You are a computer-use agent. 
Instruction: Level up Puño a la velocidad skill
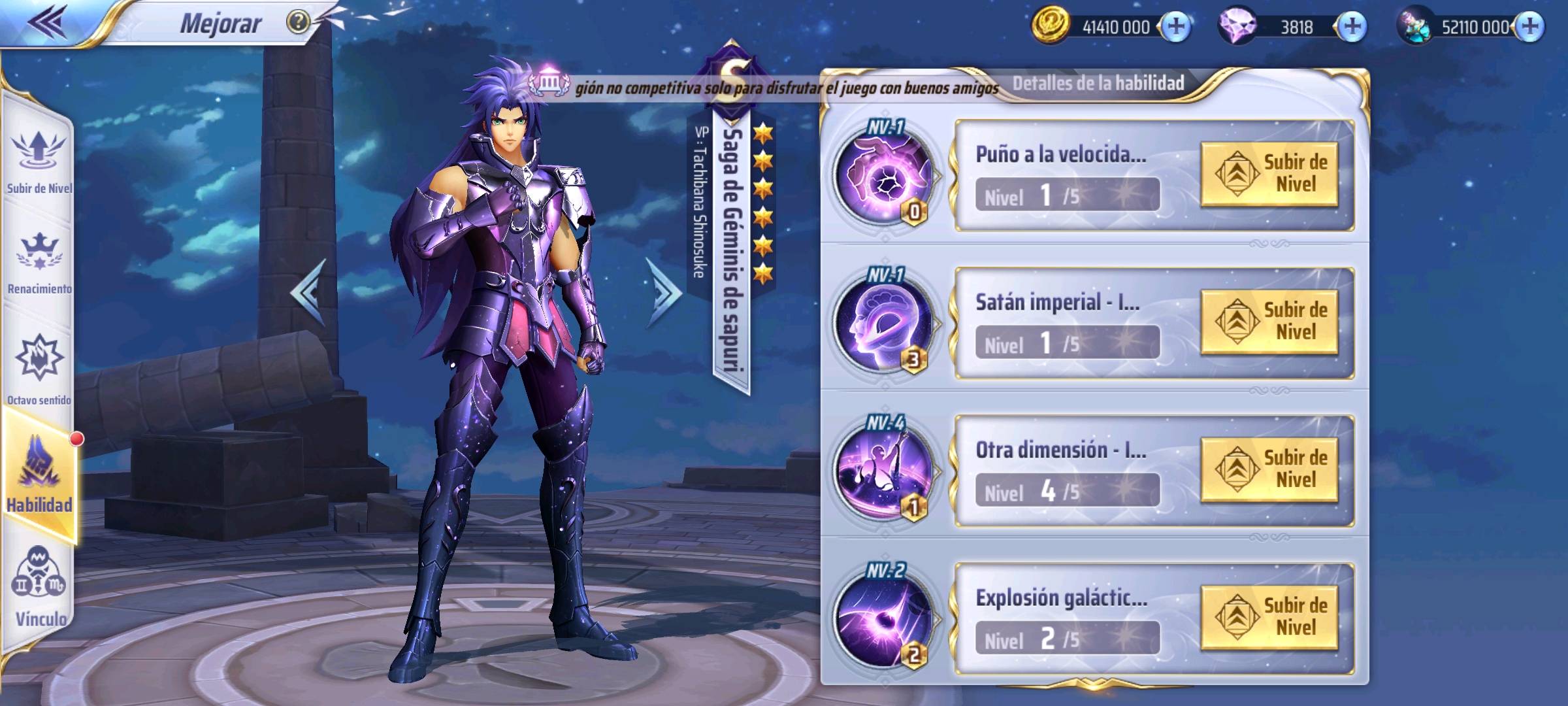(x=1269, y=174)
